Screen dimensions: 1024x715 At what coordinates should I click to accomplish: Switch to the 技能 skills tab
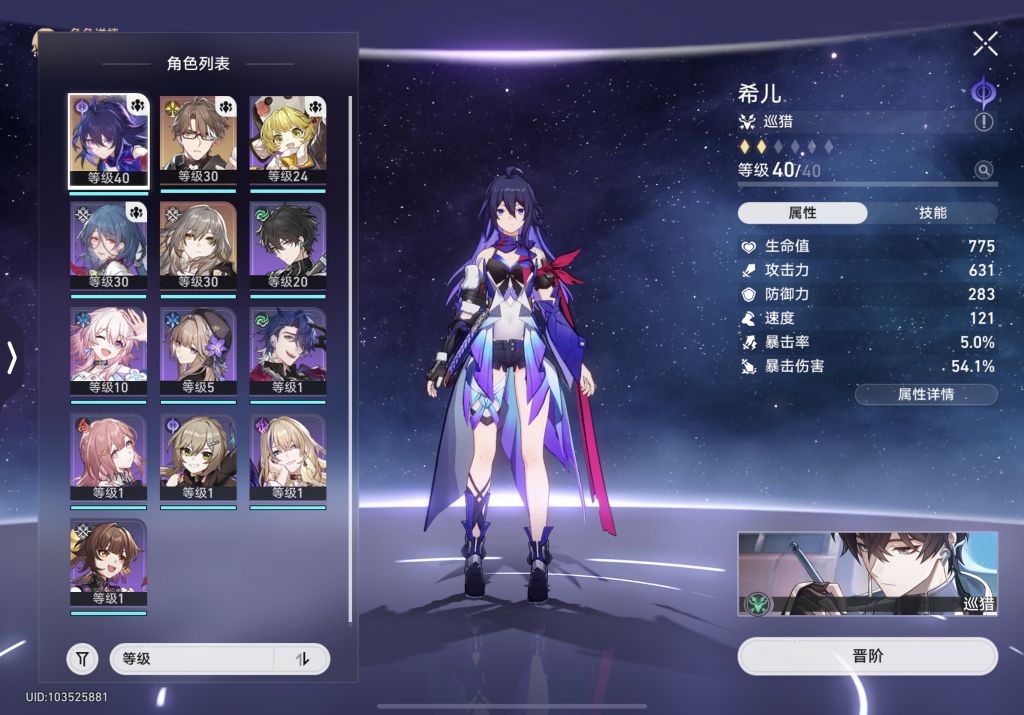932,213
